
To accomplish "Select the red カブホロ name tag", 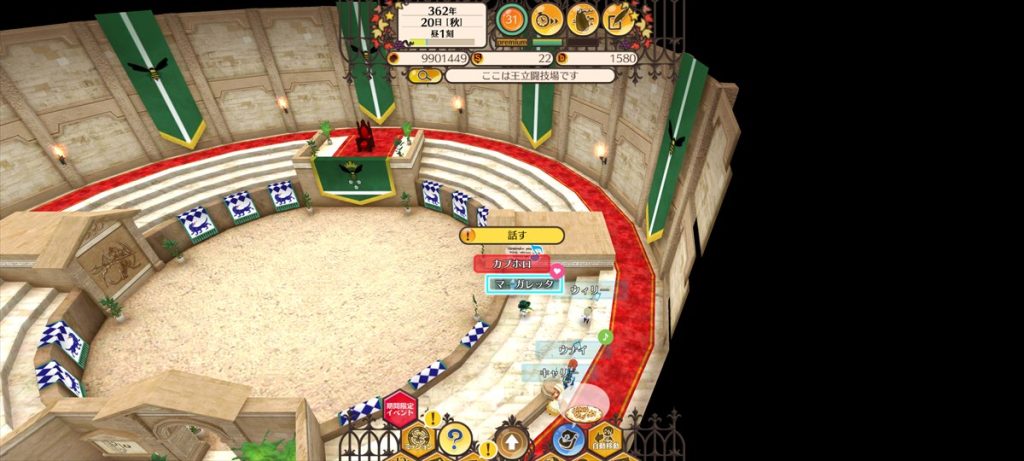I will click(x=511, y=263).
